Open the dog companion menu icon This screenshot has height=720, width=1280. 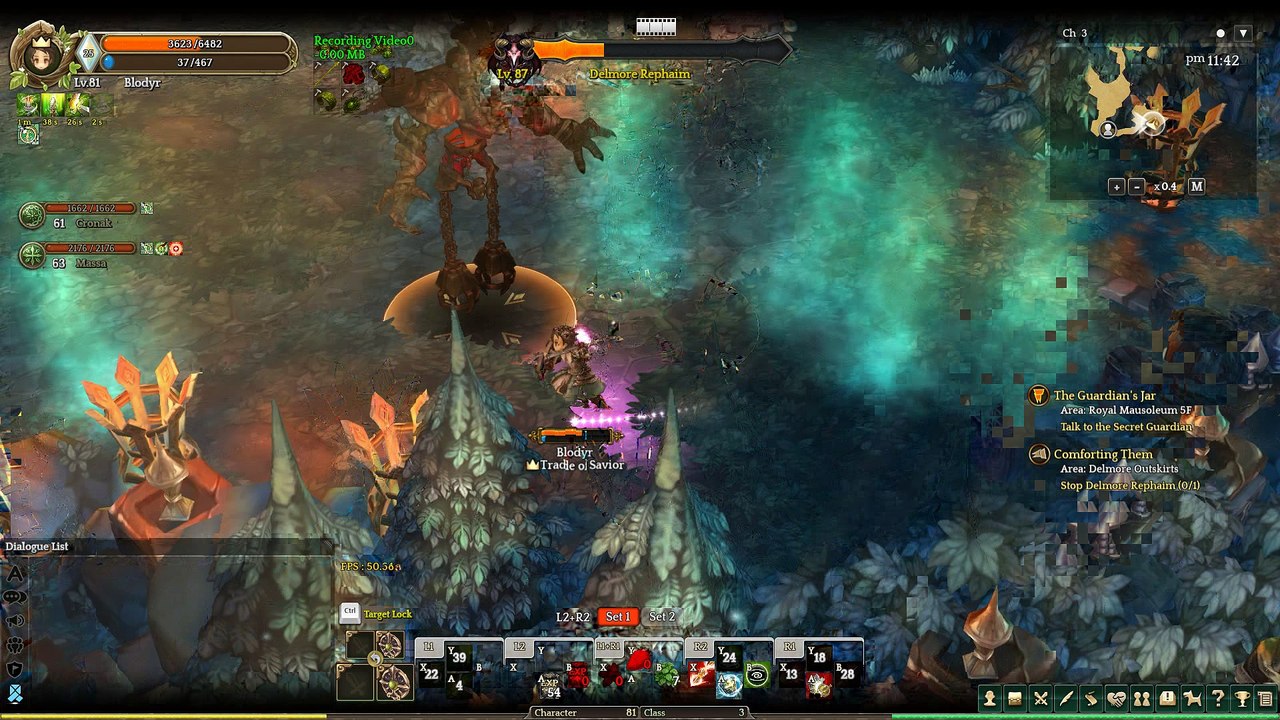pyautogui.click(x=1192, y=699)
